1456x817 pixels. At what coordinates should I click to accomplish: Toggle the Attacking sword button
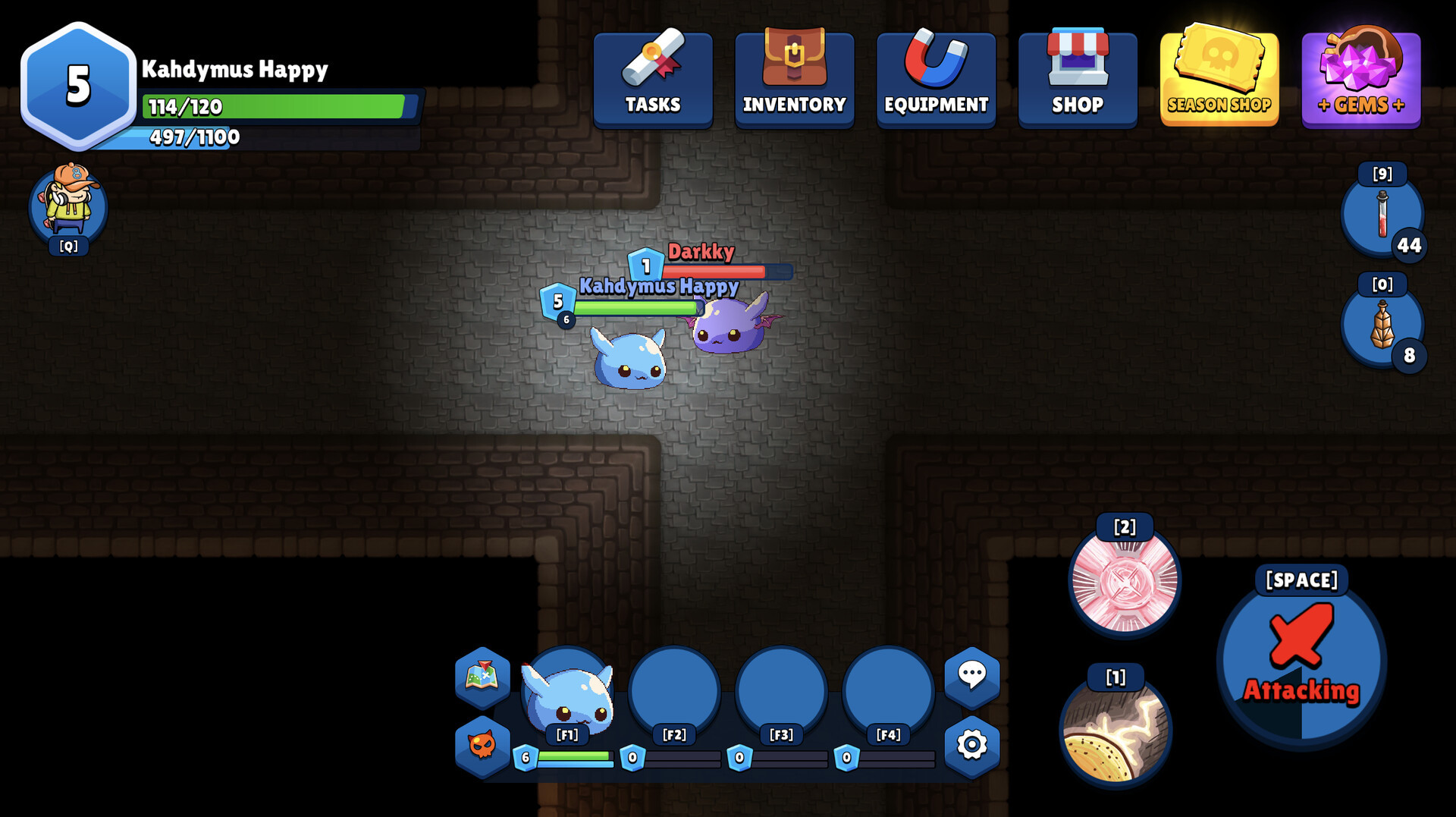(1301, 661)
